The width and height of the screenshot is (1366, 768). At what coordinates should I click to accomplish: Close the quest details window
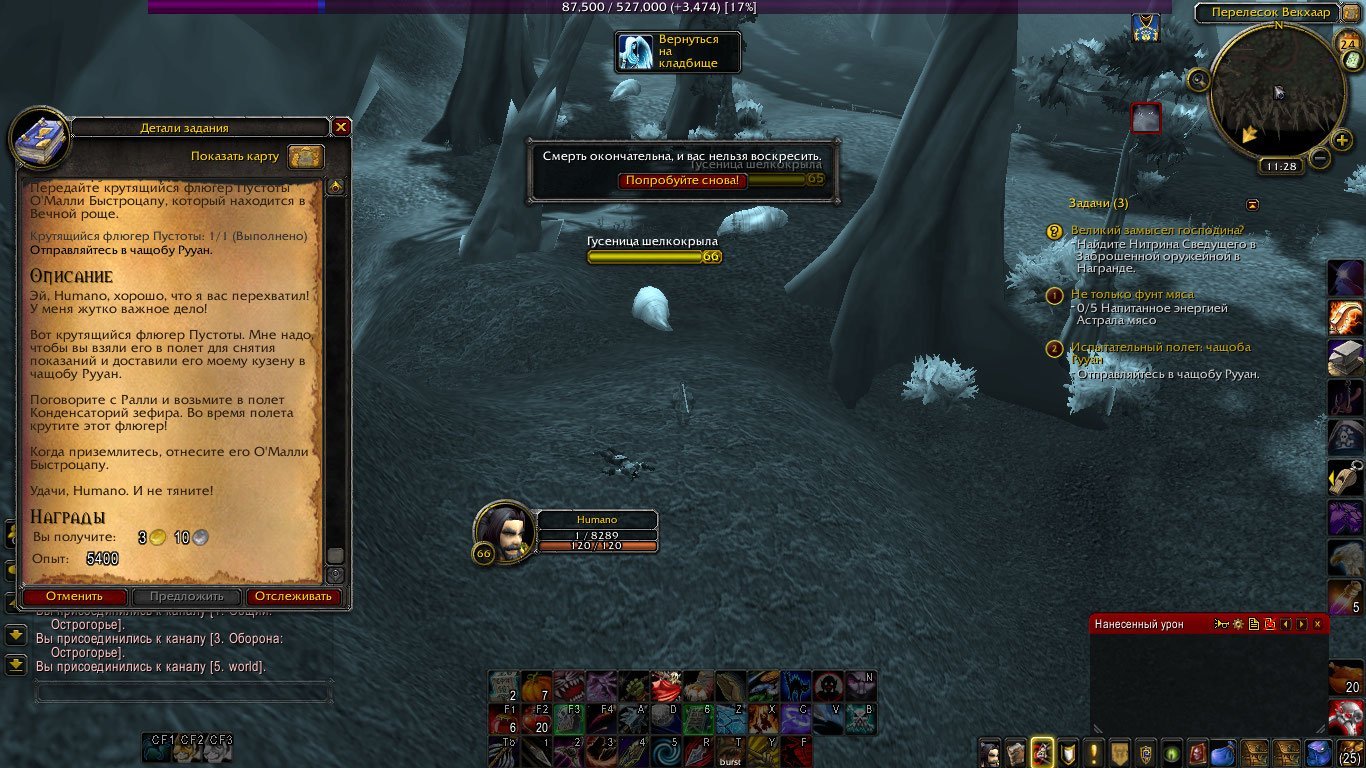[341, 127]
